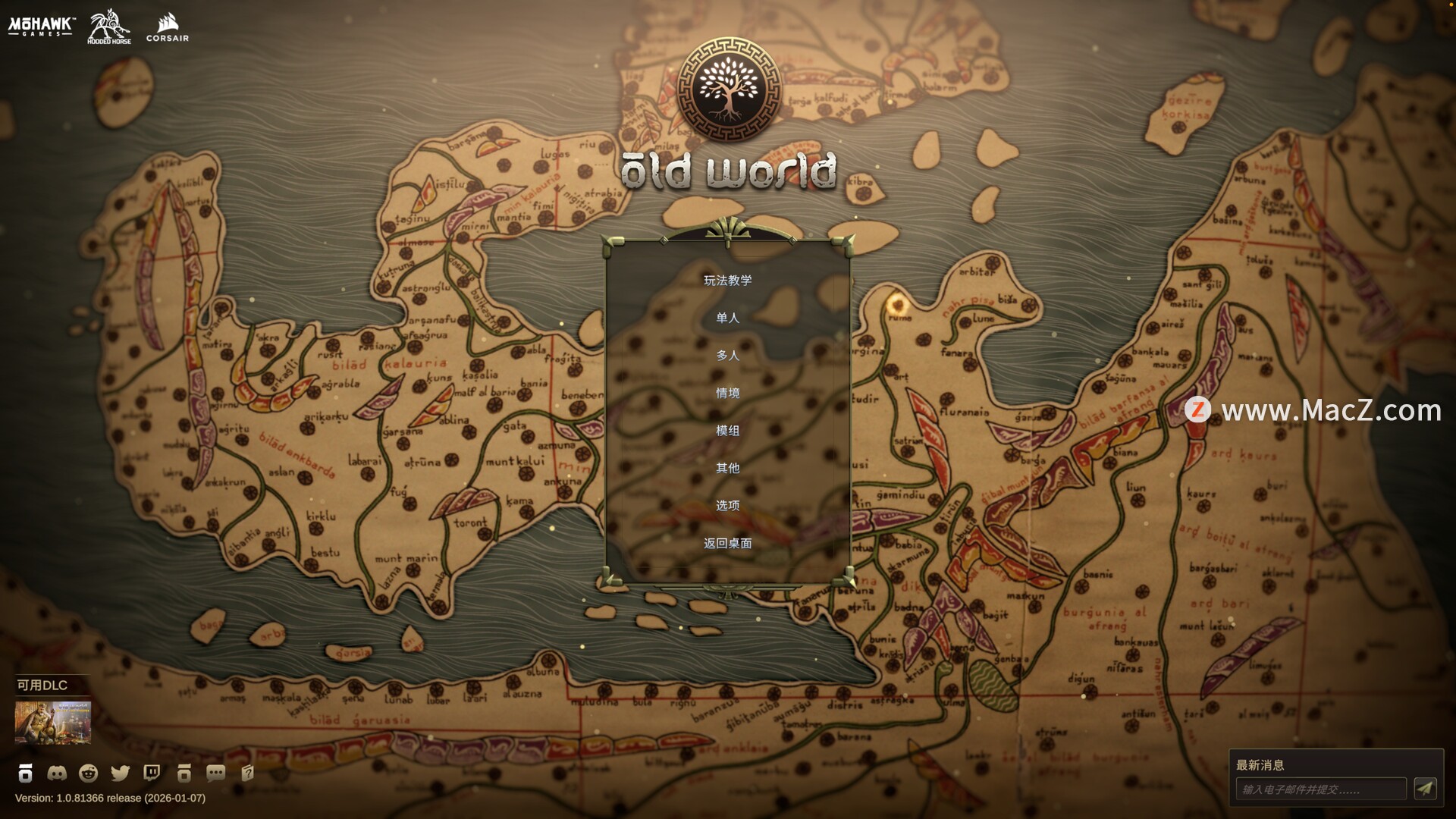
Task: Open the 情境 scenarios menu
Action: coord(727,393)
